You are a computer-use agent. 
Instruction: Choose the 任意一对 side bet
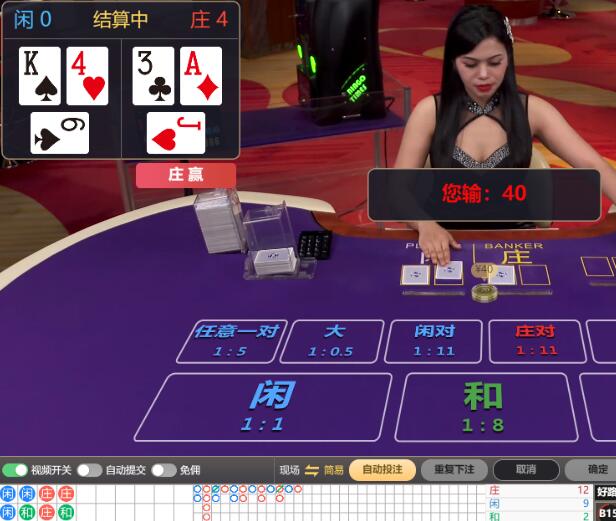coord(231,340)
